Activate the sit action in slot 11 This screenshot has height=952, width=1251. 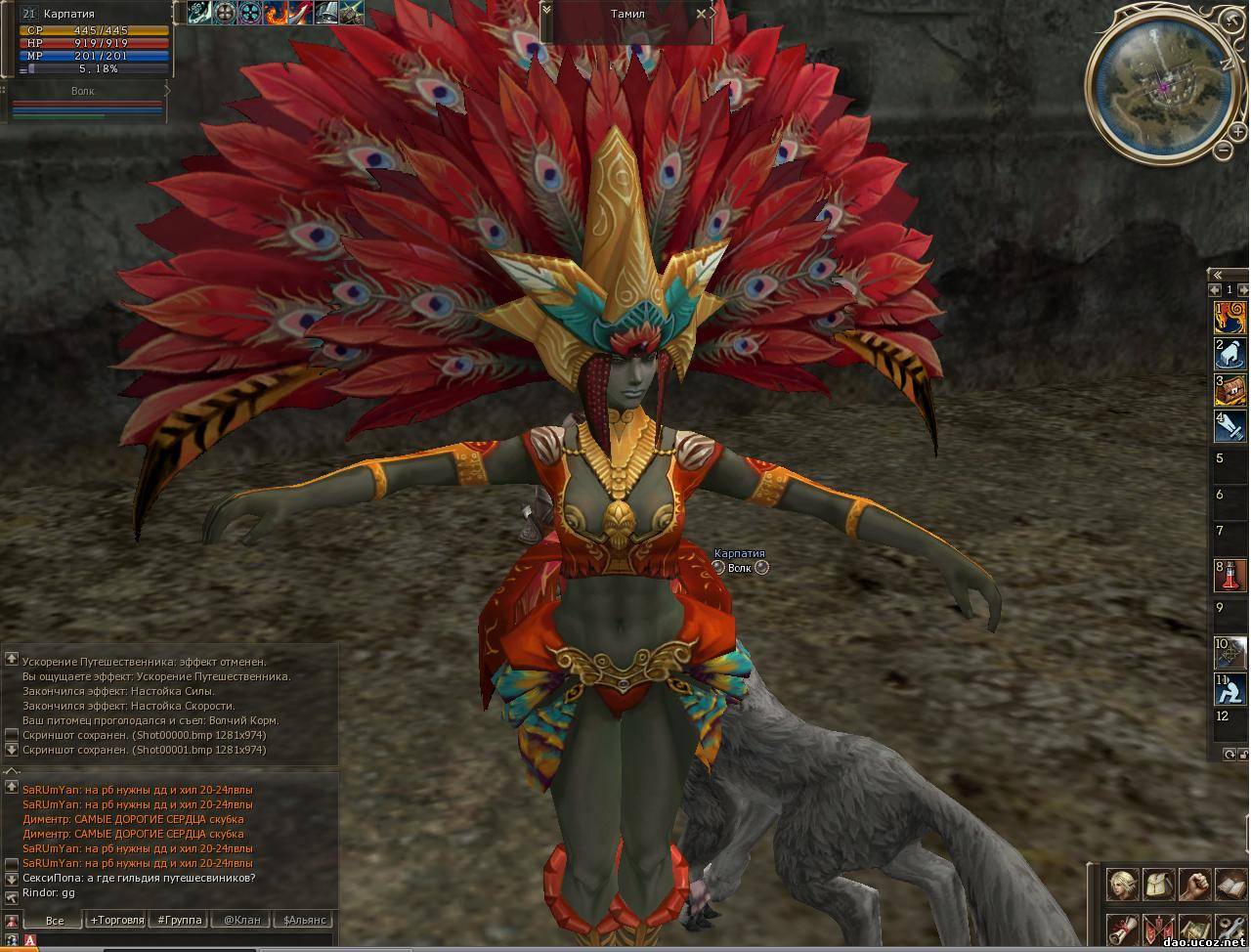click(x=1230, y=688)
